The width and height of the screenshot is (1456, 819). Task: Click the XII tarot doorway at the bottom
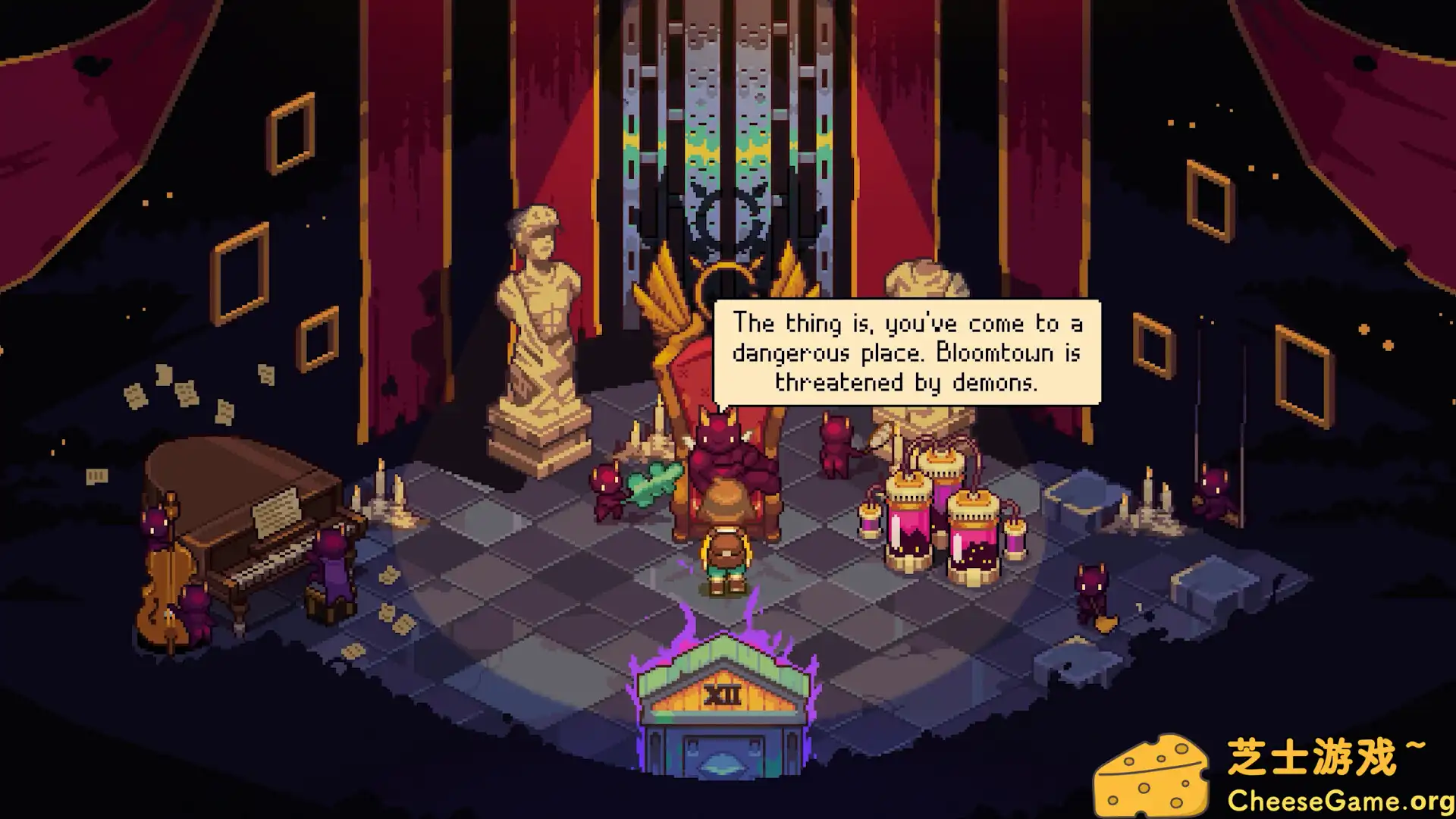point(724,713)
